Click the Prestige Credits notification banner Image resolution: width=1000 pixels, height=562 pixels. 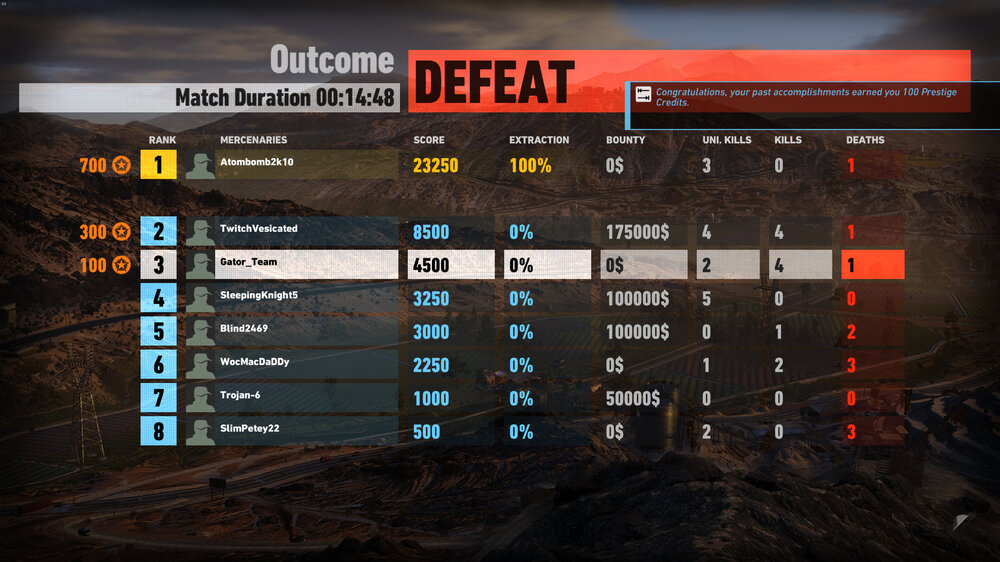pos(800,97)
